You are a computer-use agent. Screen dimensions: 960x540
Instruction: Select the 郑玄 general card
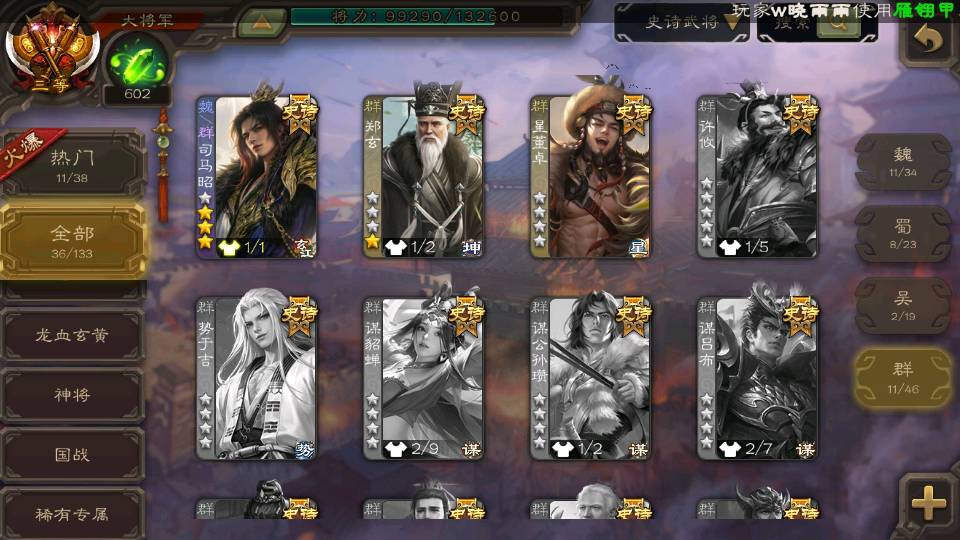point(424,177)
